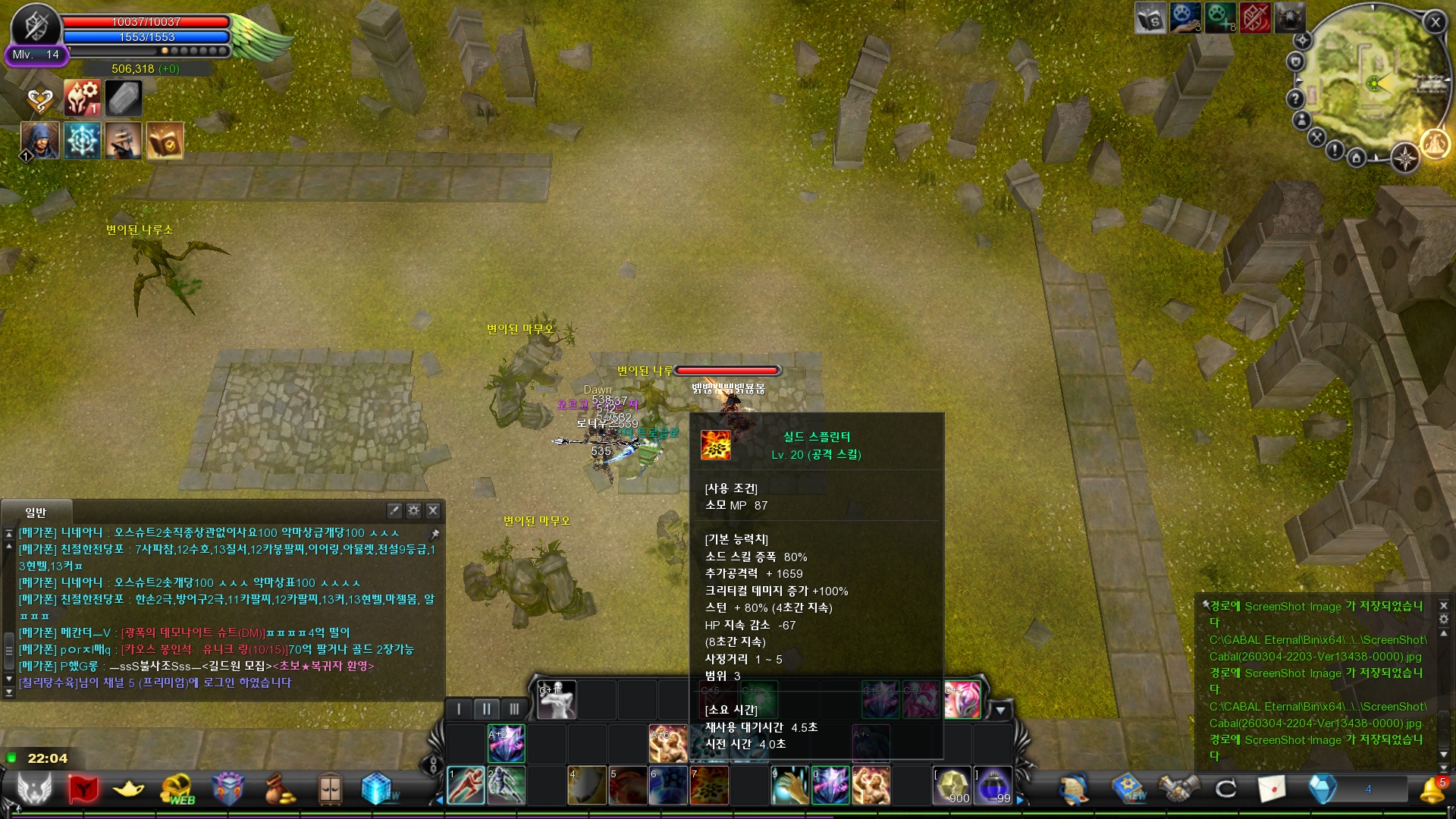The height and width of the screenshot is (819, 1456).
Task: Open the red flag menu icon
Action: click(83, 789)
